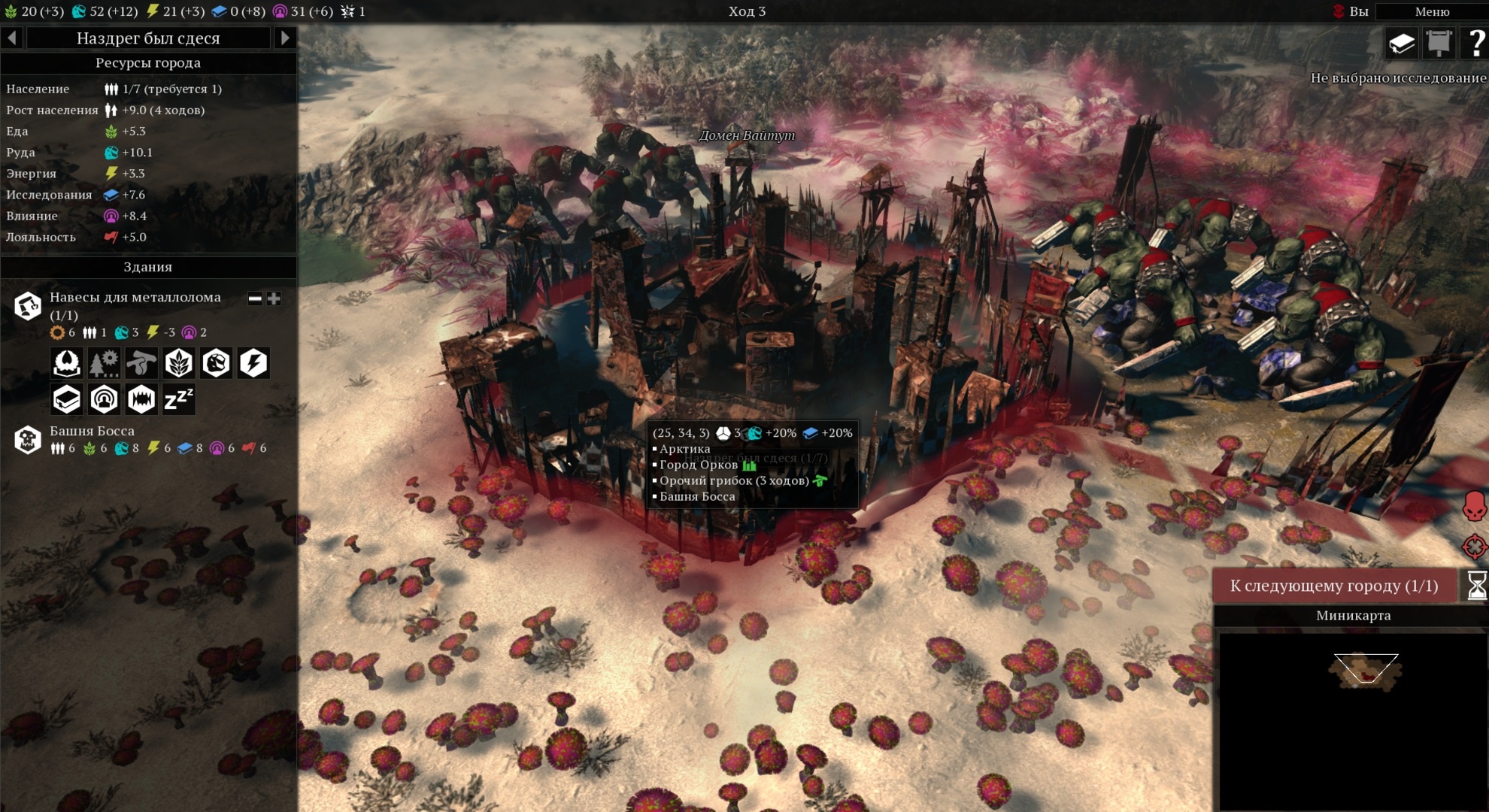Click the 'К следующему городу' button
Image resolution: width=1489 pixels, height=812 pixels.
1333,586
